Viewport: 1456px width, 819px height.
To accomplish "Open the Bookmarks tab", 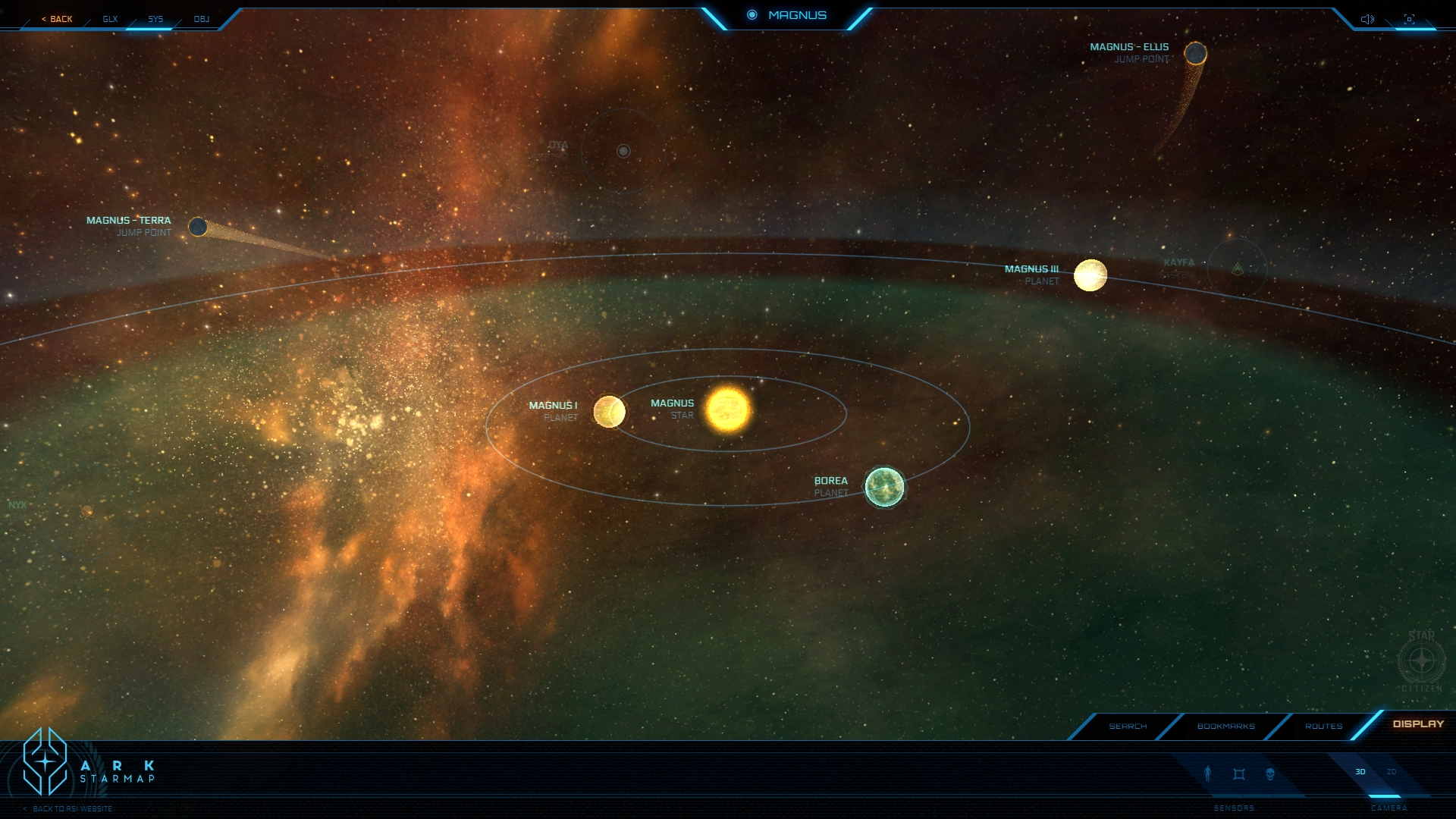I will point(1225,726).
